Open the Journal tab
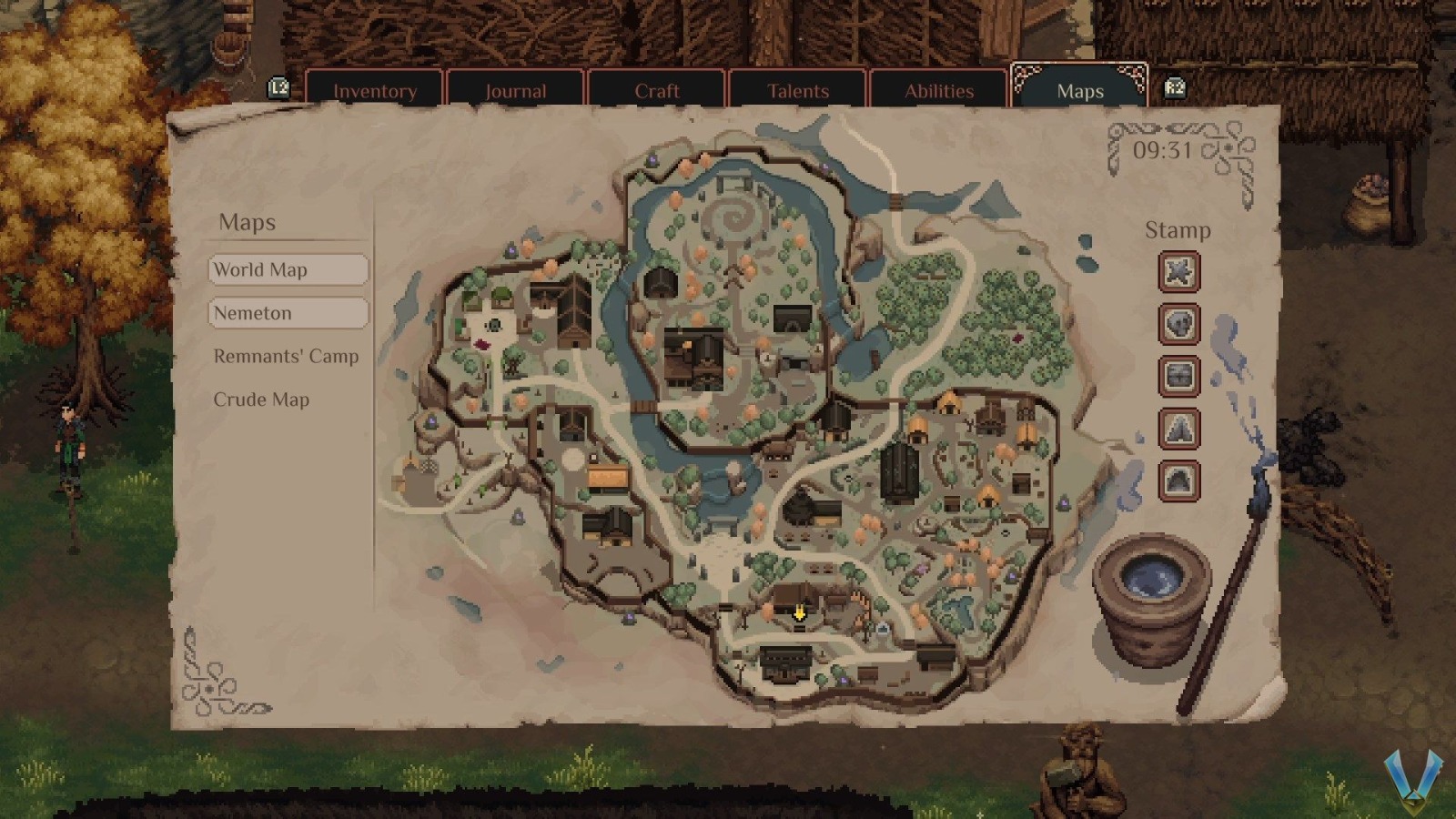The image size is (1456, 819). (x=515, y=90)
